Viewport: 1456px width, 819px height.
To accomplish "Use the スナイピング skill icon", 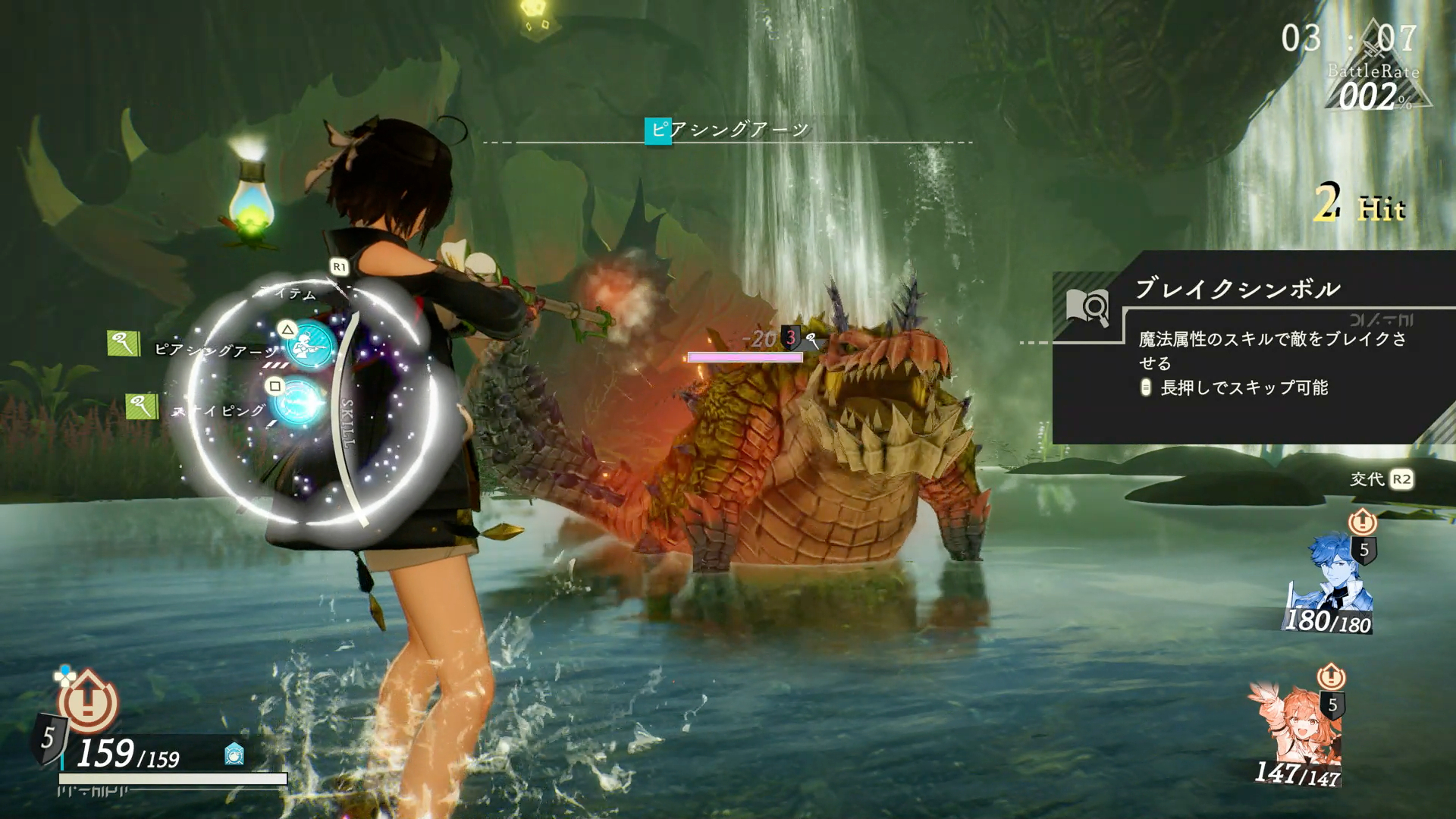I will (297, 402).
